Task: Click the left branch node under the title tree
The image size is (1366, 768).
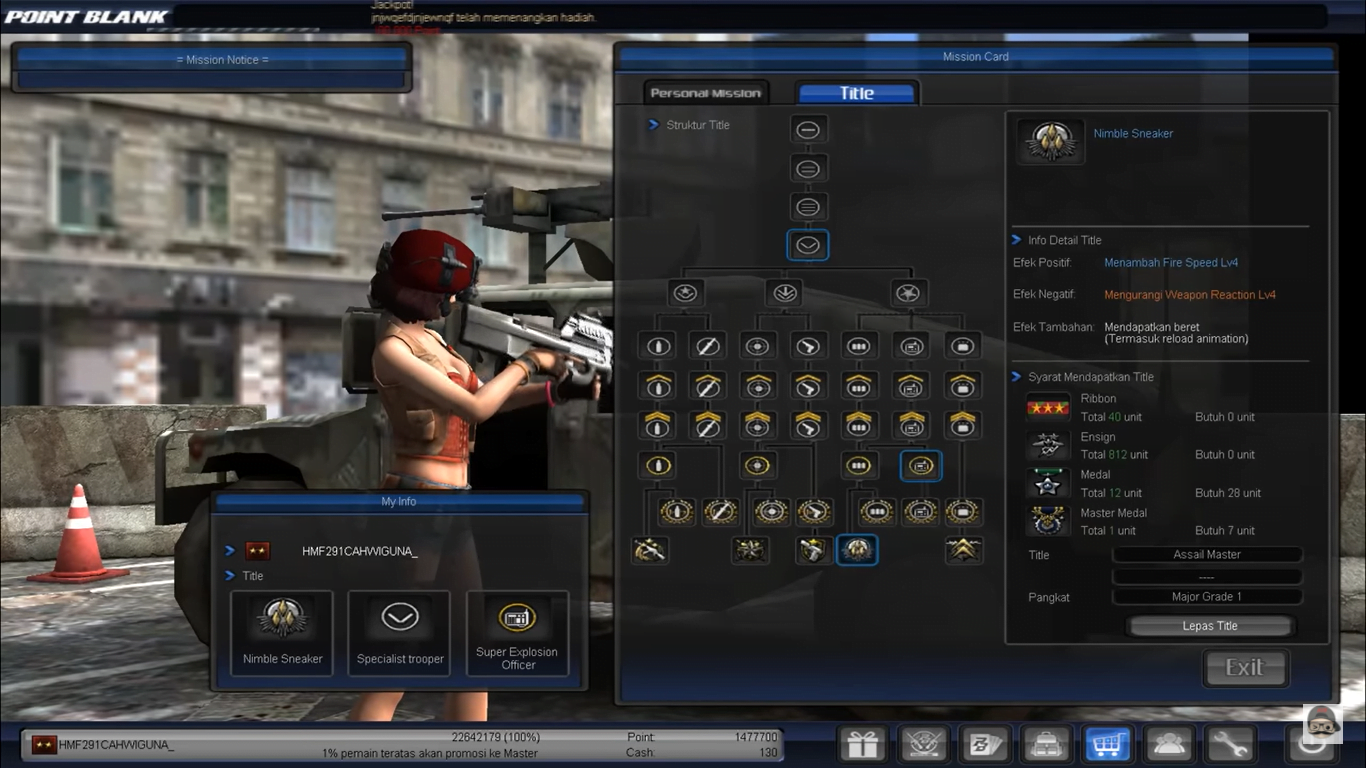Action: tap(684, 292)
